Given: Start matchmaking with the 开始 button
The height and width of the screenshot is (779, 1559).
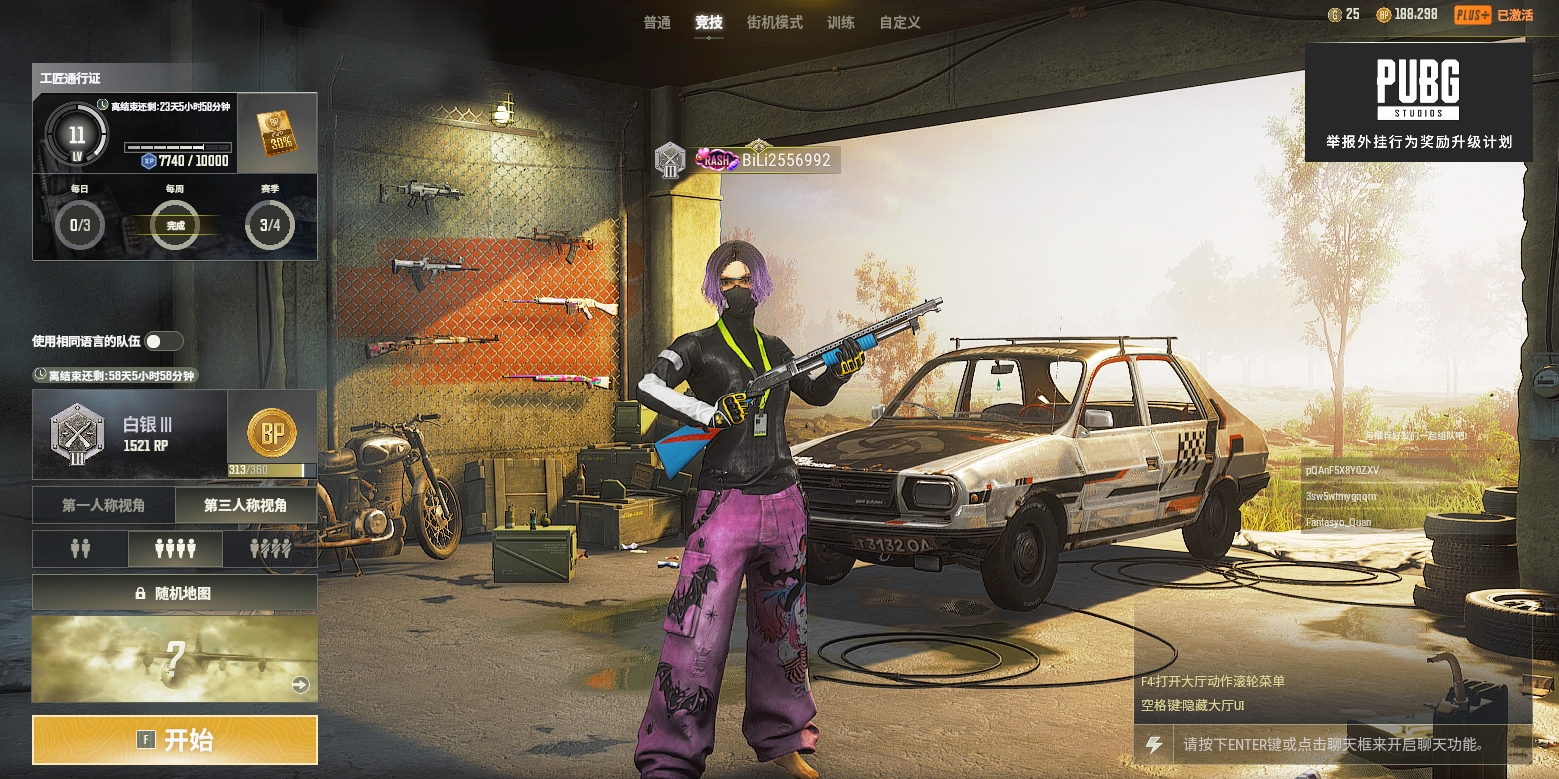Looking at the screenshot, I should tap(175, 740).
